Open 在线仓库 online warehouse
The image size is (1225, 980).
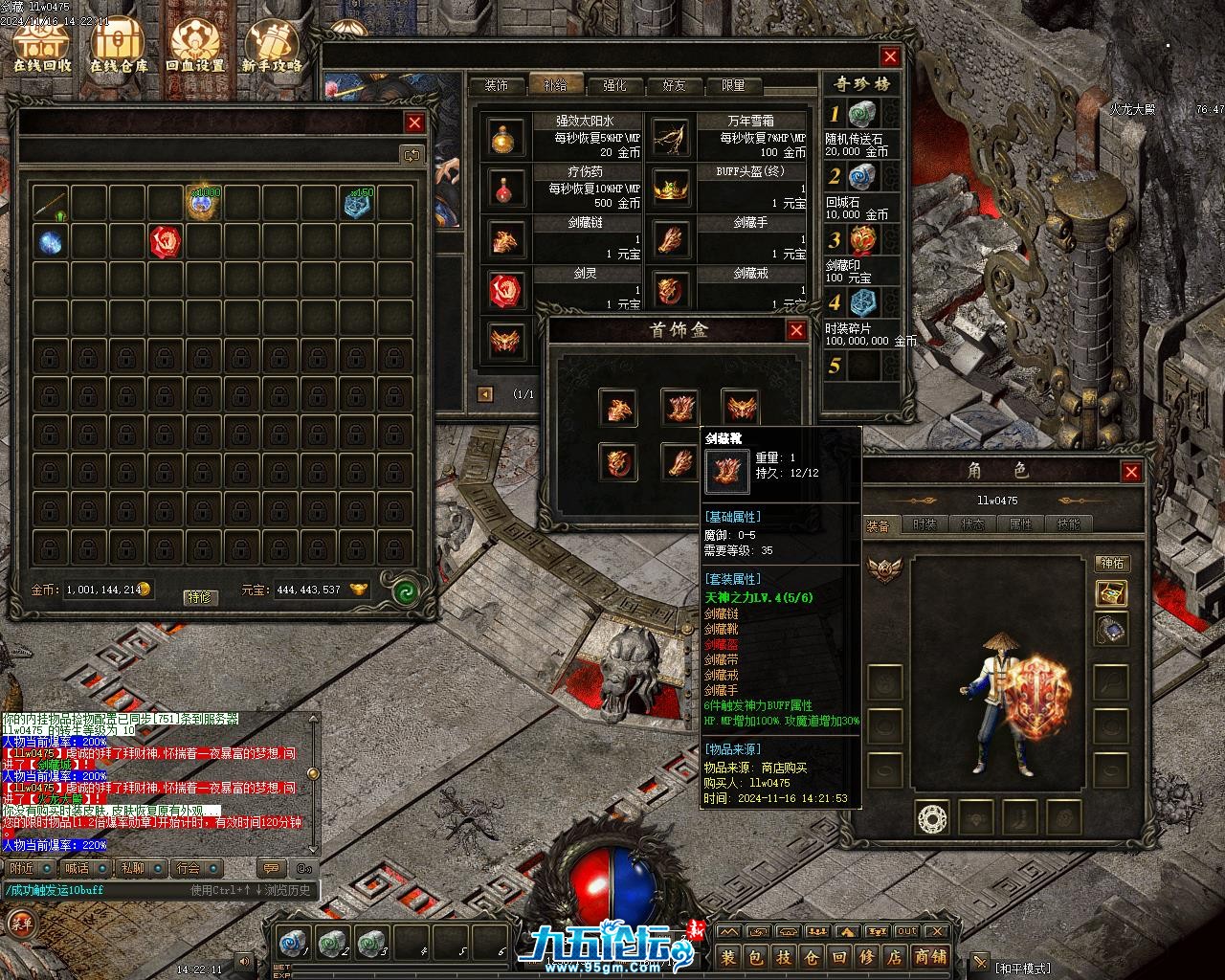click(x=119, y=46)
